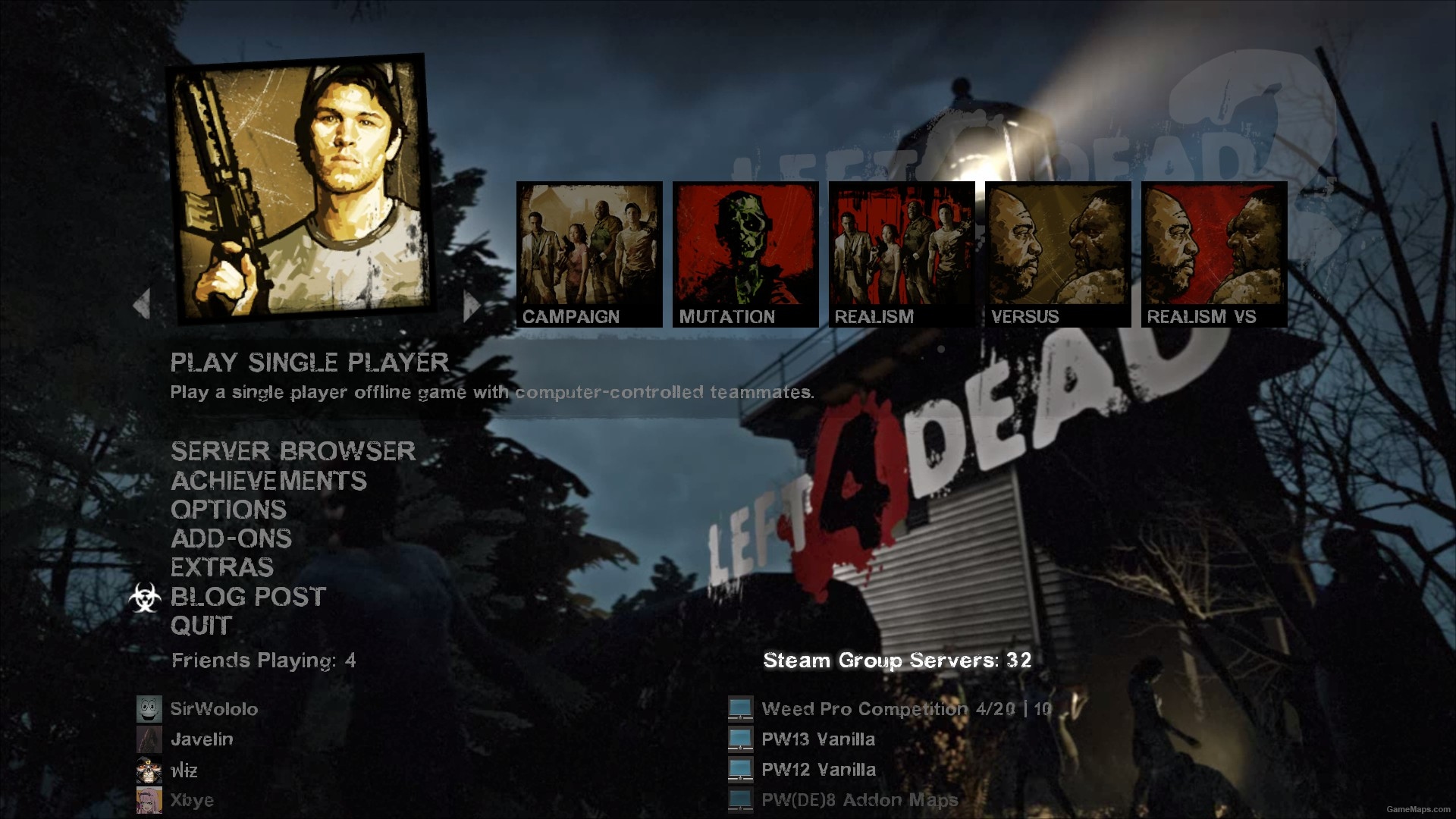Select the Campaign game mode tile
Screen dimensions: 1456x819
pos(590,250)
